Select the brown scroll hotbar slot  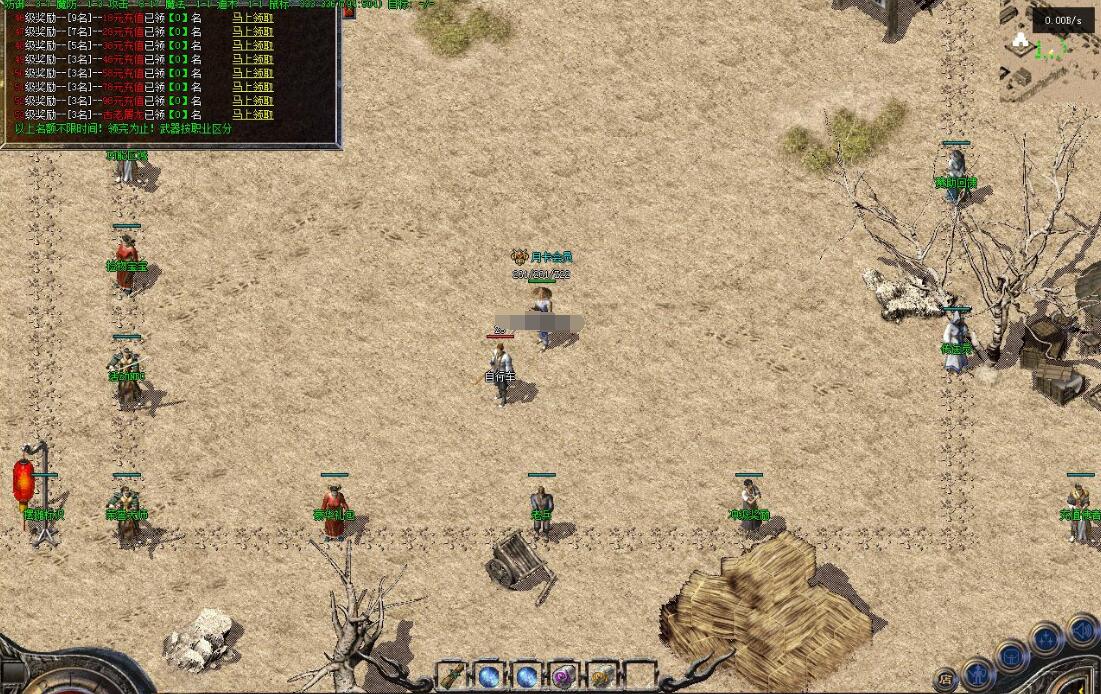[x=452, y=676]
